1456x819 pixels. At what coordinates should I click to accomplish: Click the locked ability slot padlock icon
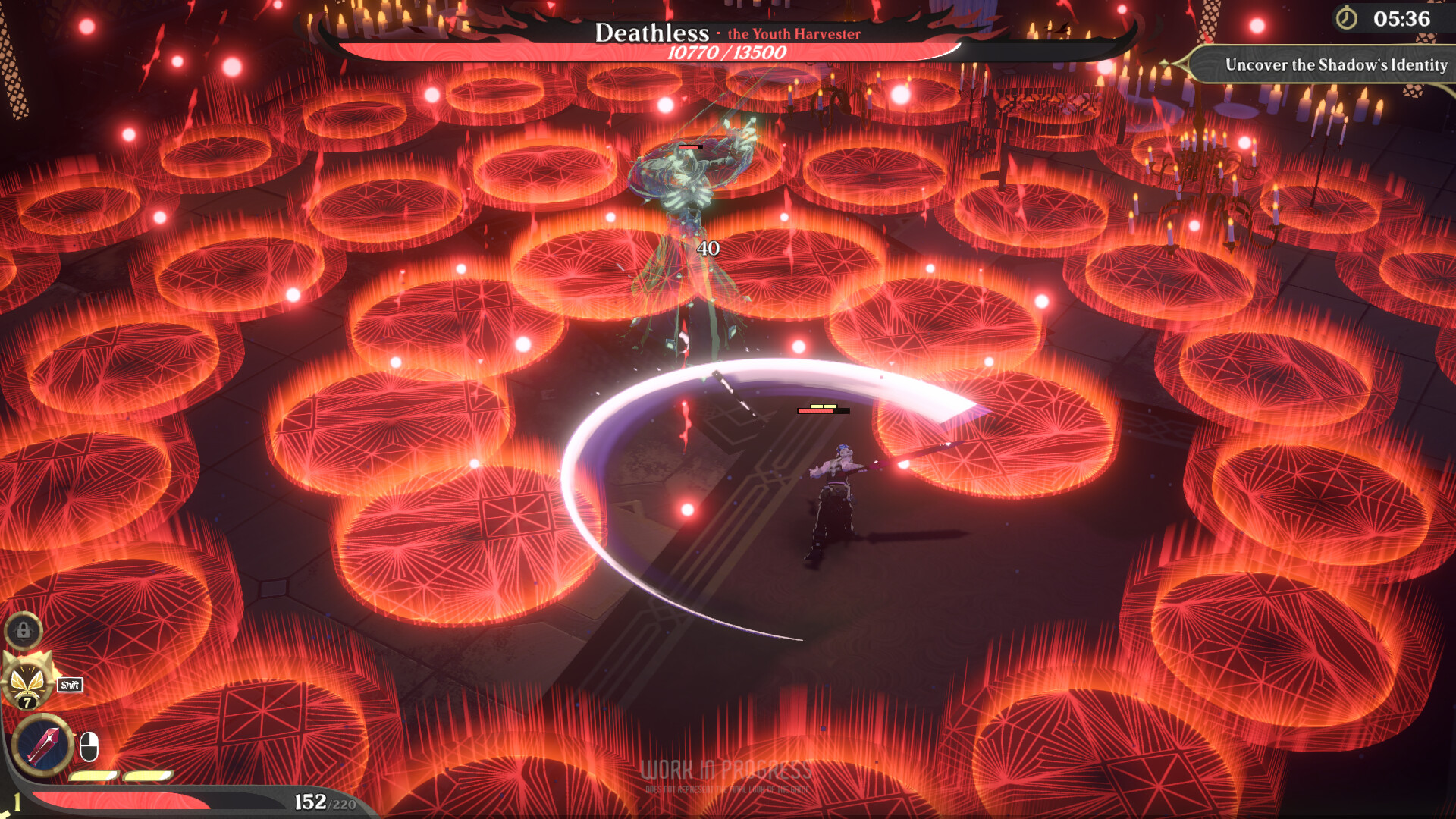pos(24,629)
